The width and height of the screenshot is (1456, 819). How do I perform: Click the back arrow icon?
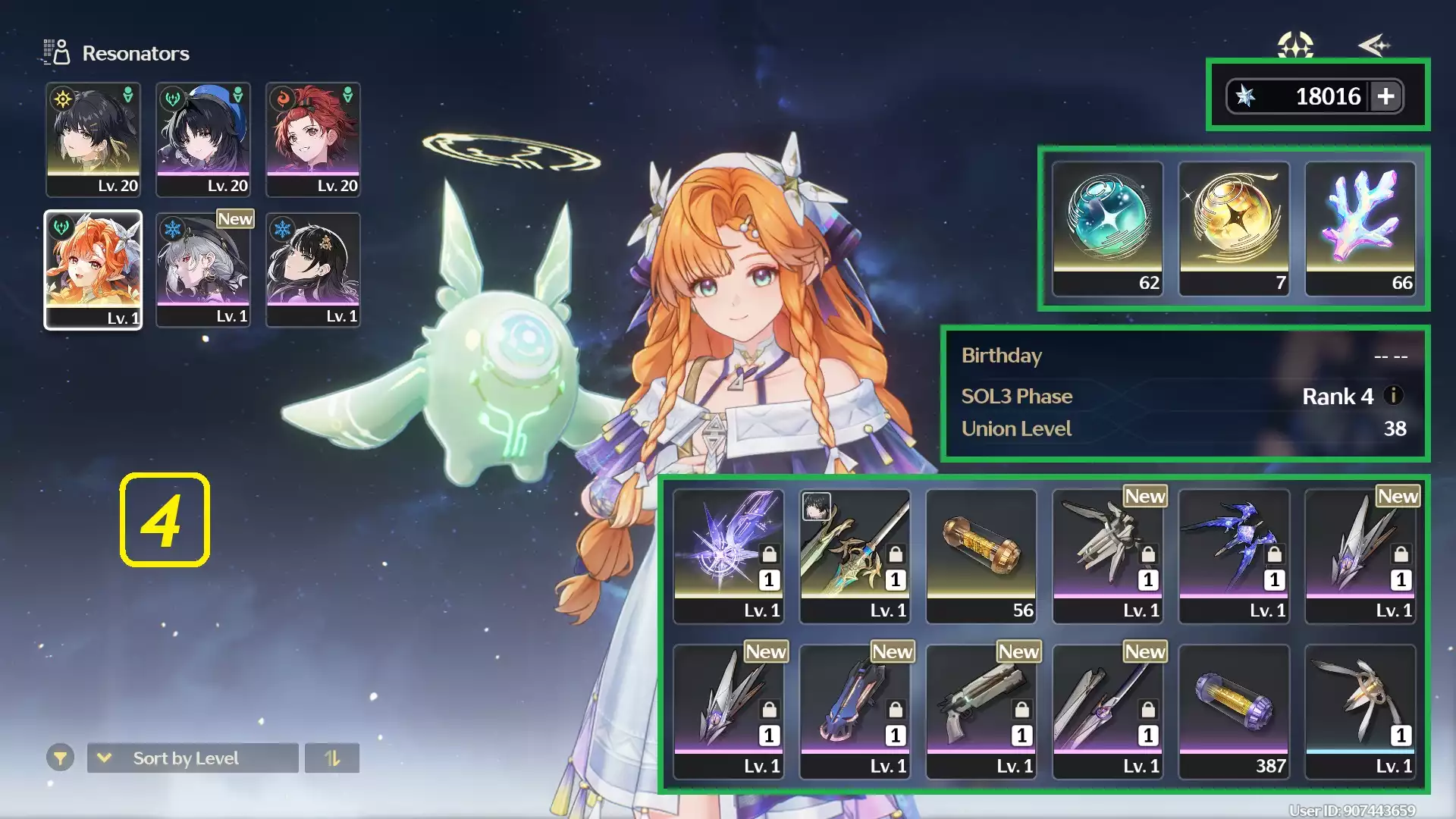pyautogui.click(x=1374, y=45)
